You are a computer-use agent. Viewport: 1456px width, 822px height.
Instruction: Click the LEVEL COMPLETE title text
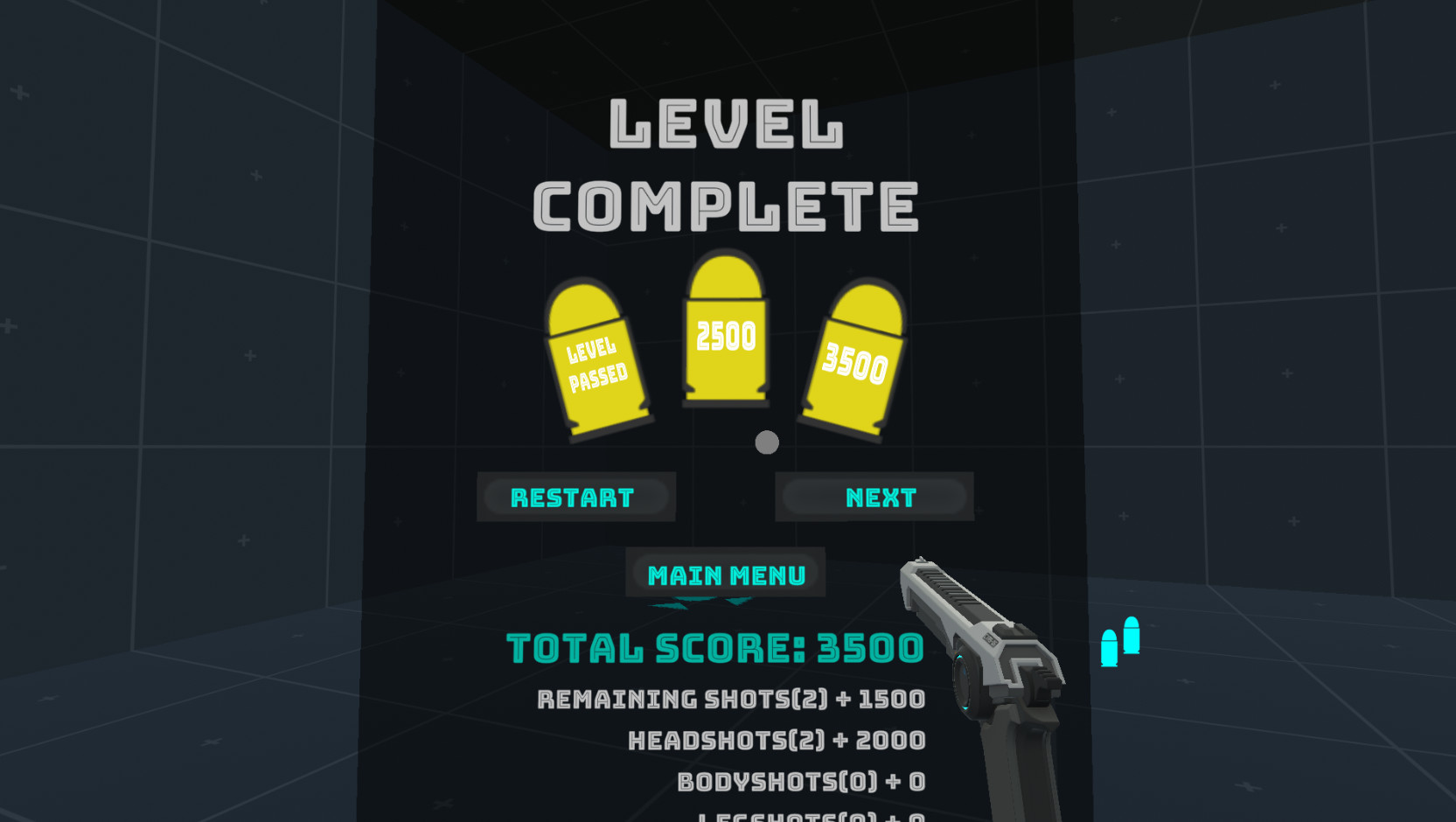(728, 166)
